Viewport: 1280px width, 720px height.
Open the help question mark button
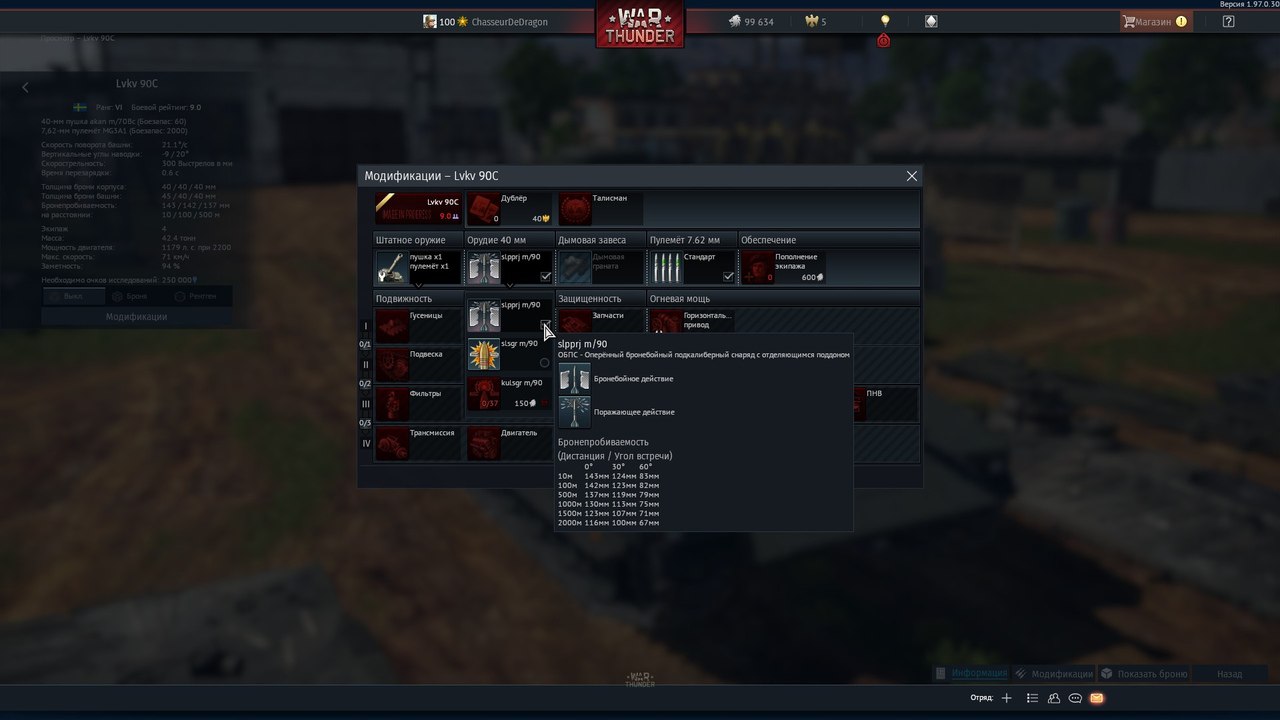click(x=1228, y=21)
